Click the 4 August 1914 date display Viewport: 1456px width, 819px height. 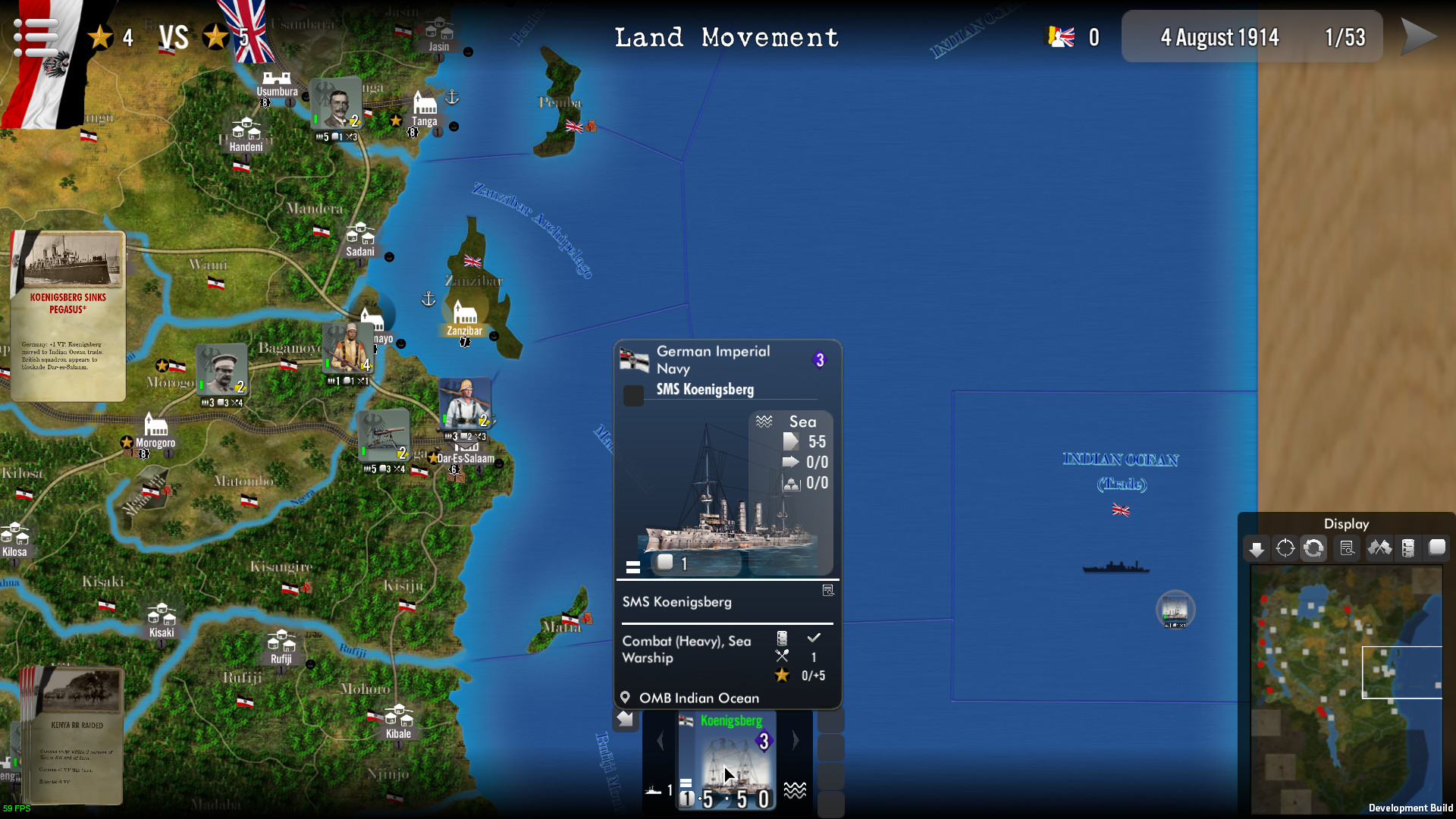coord(1220,36)
